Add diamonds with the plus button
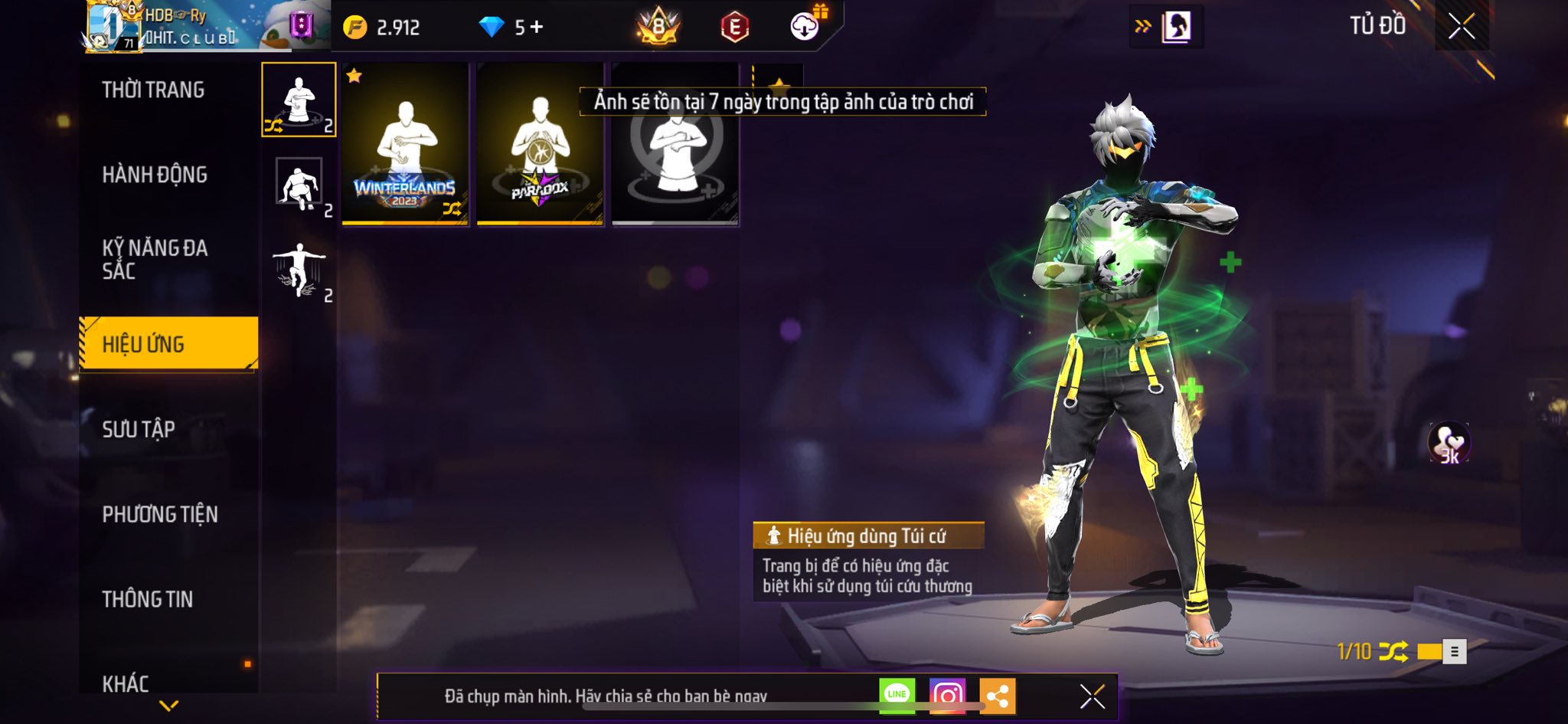 (x=537, y=28)
